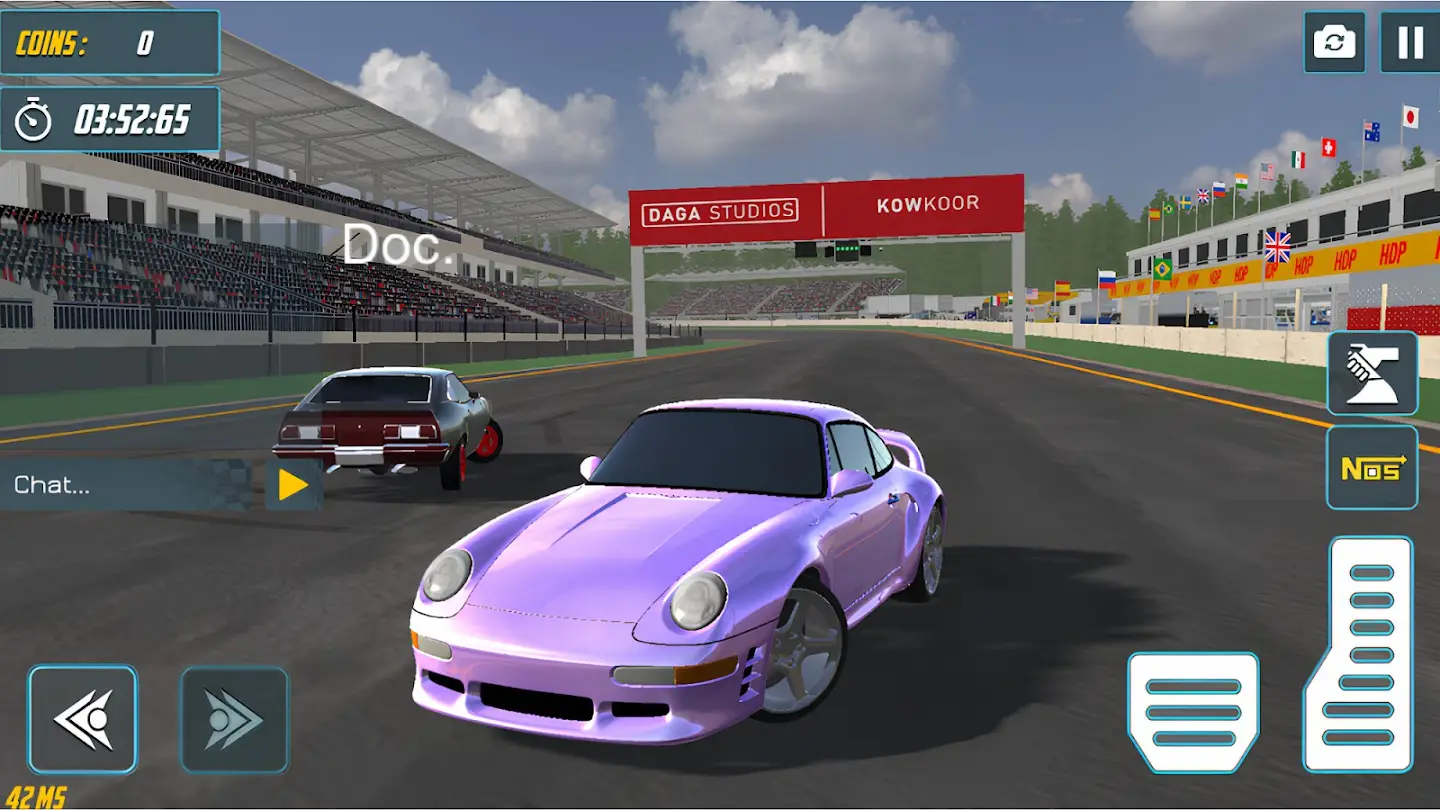Hit the brake pedal
The image size is (1440, 810).
[x=1193, y=712]
